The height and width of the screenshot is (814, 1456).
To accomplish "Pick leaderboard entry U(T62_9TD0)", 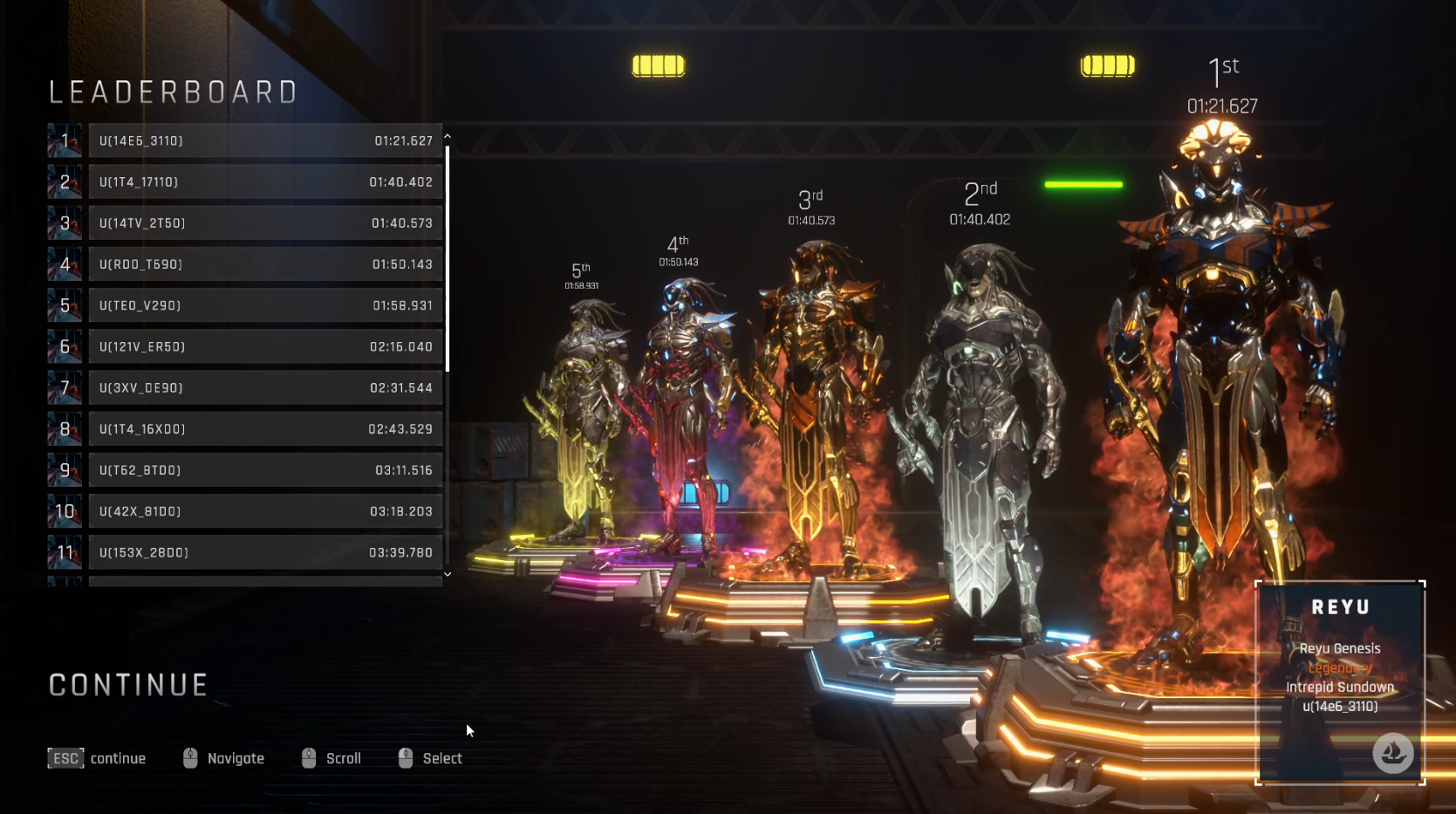I will pos(265,470).
